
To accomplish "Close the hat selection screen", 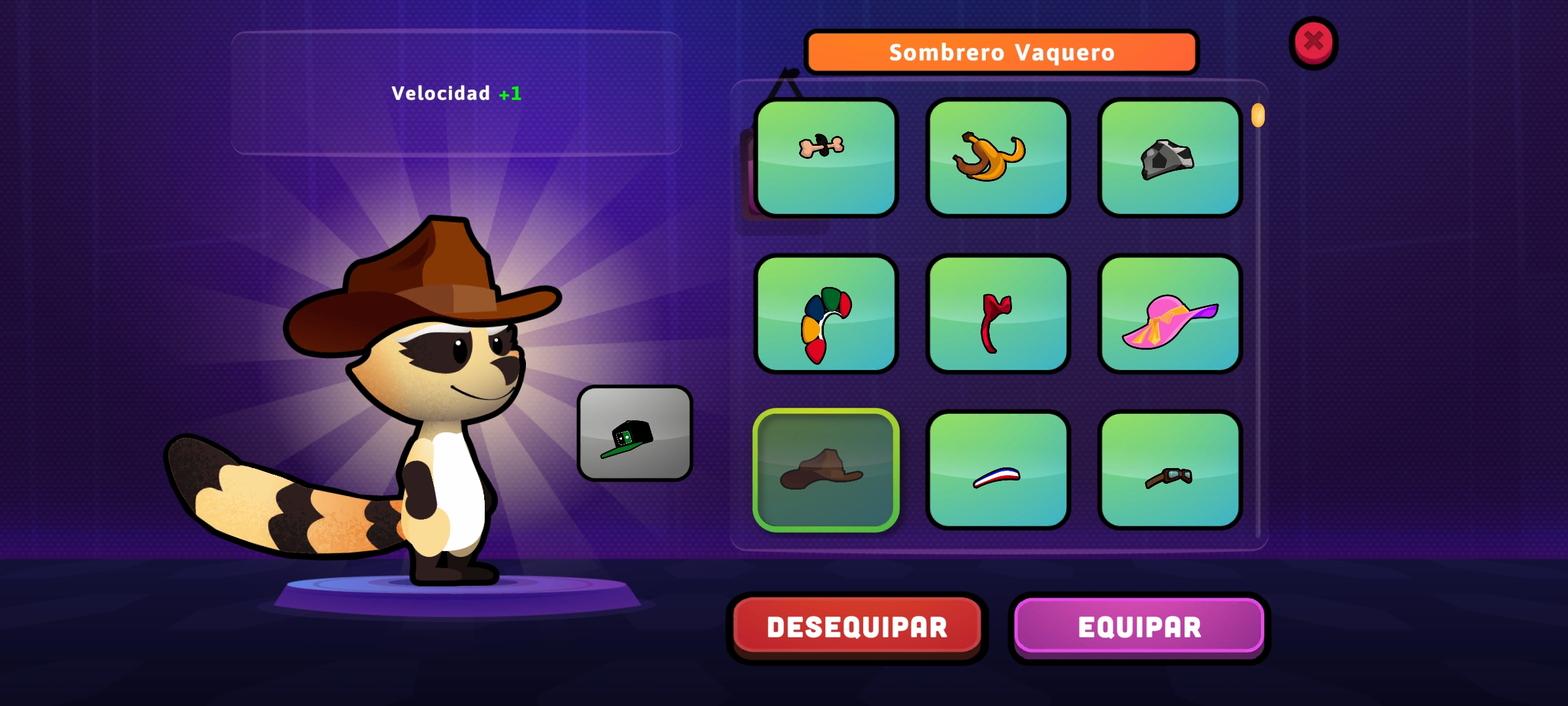I will [1313, 42].
